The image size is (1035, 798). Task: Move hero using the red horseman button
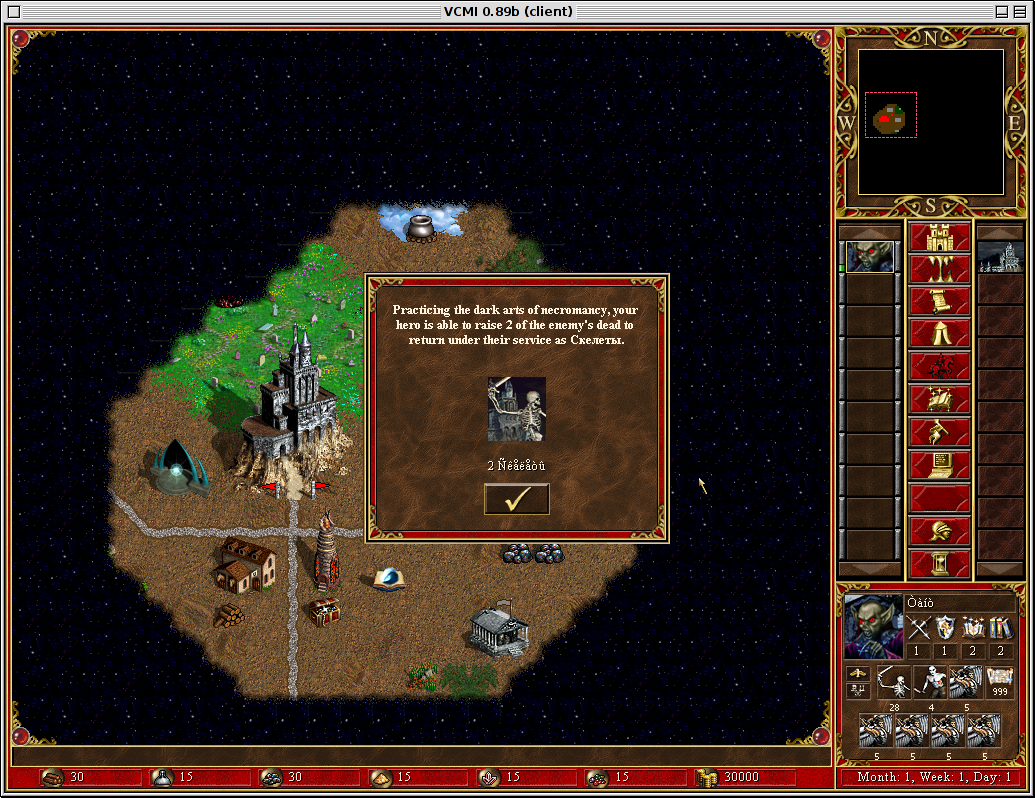point(939,367)
